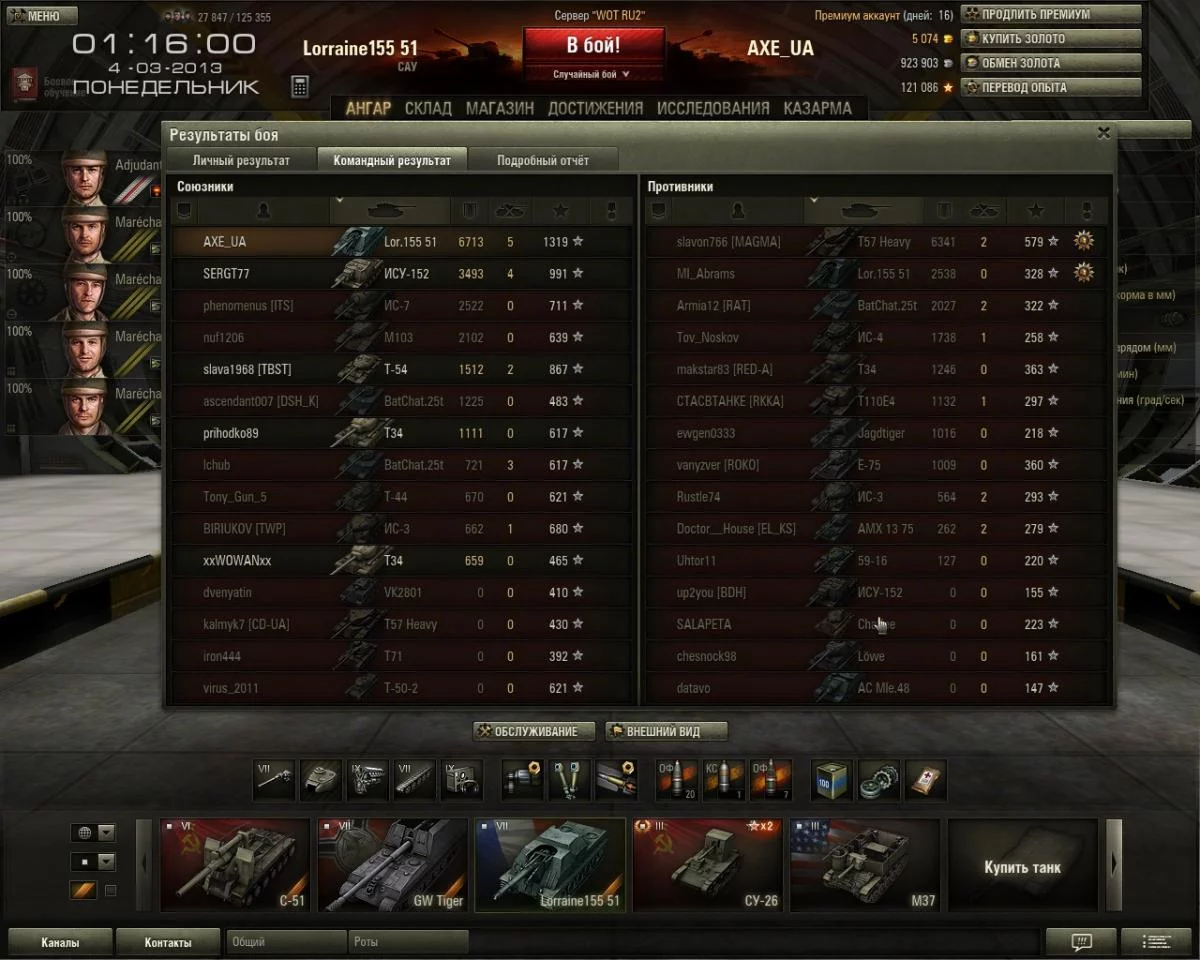Open the Меню button
The image size is (1200, 960).
(40, 16)
